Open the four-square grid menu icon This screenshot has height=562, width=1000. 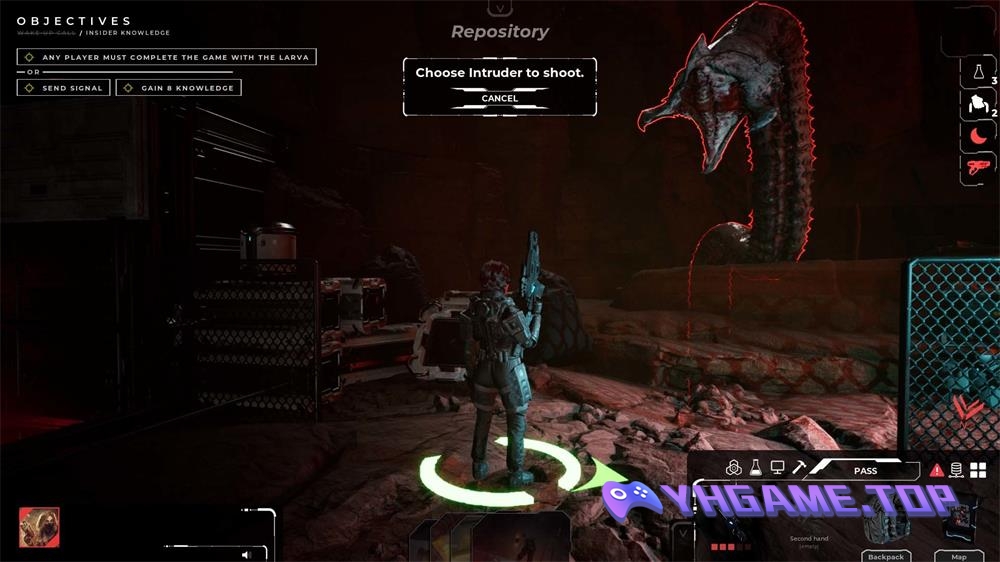pos(978,470)
